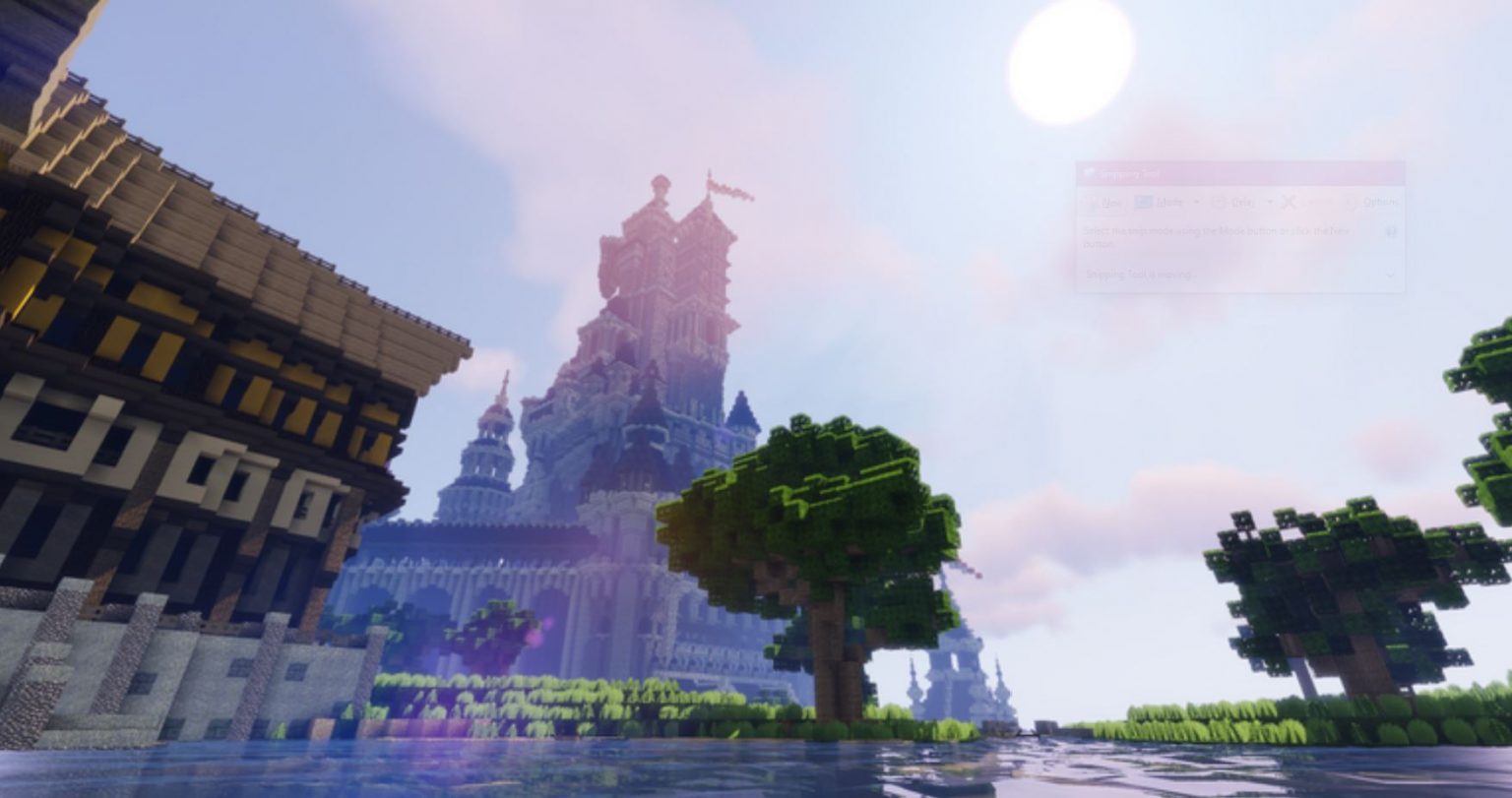
Task: Open the Delay dropdown arrow
Action: (1270, 203)
